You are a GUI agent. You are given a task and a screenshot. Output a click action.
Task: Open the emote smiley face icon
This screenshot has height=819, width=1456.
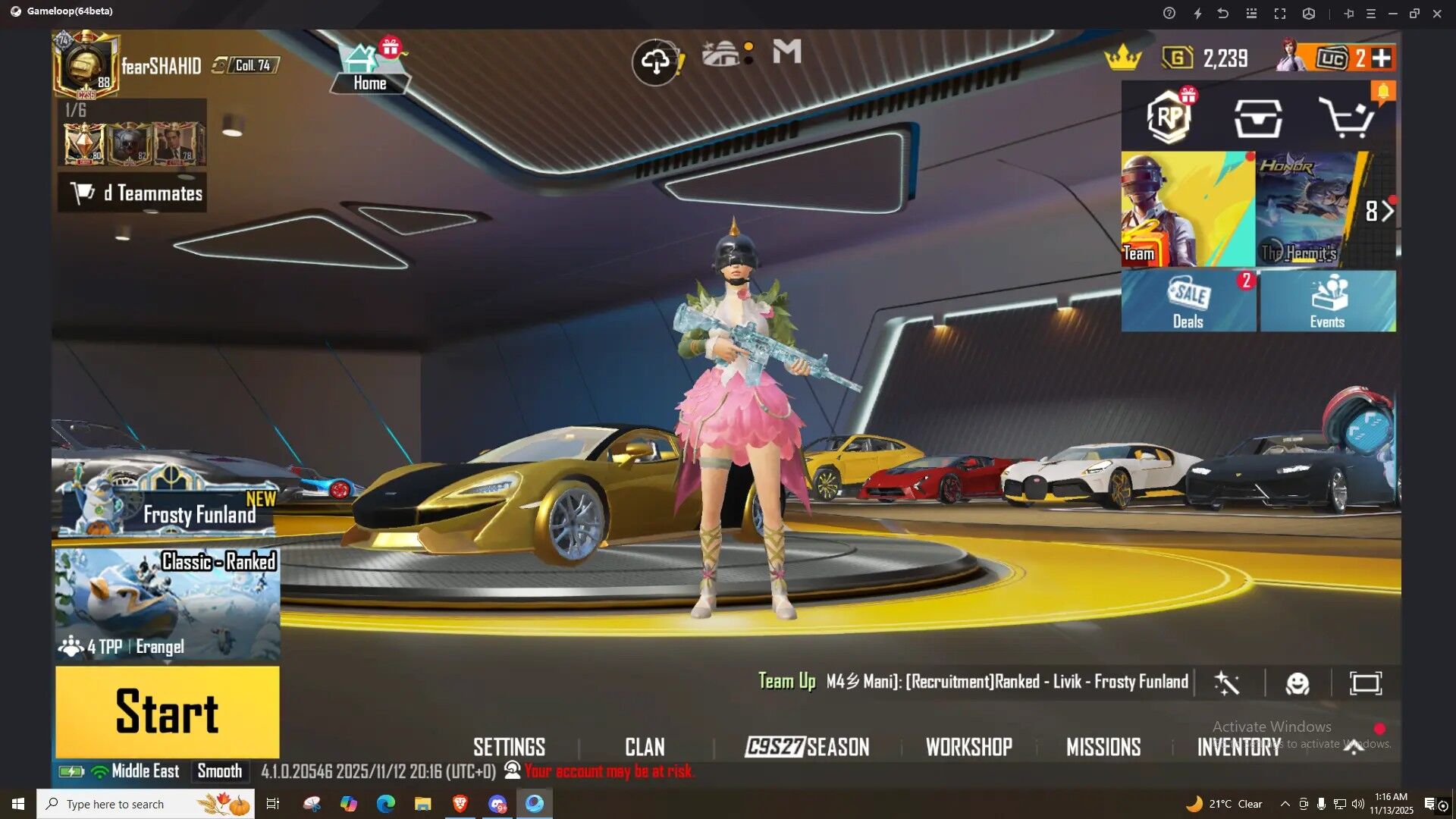coord(1298,683)
